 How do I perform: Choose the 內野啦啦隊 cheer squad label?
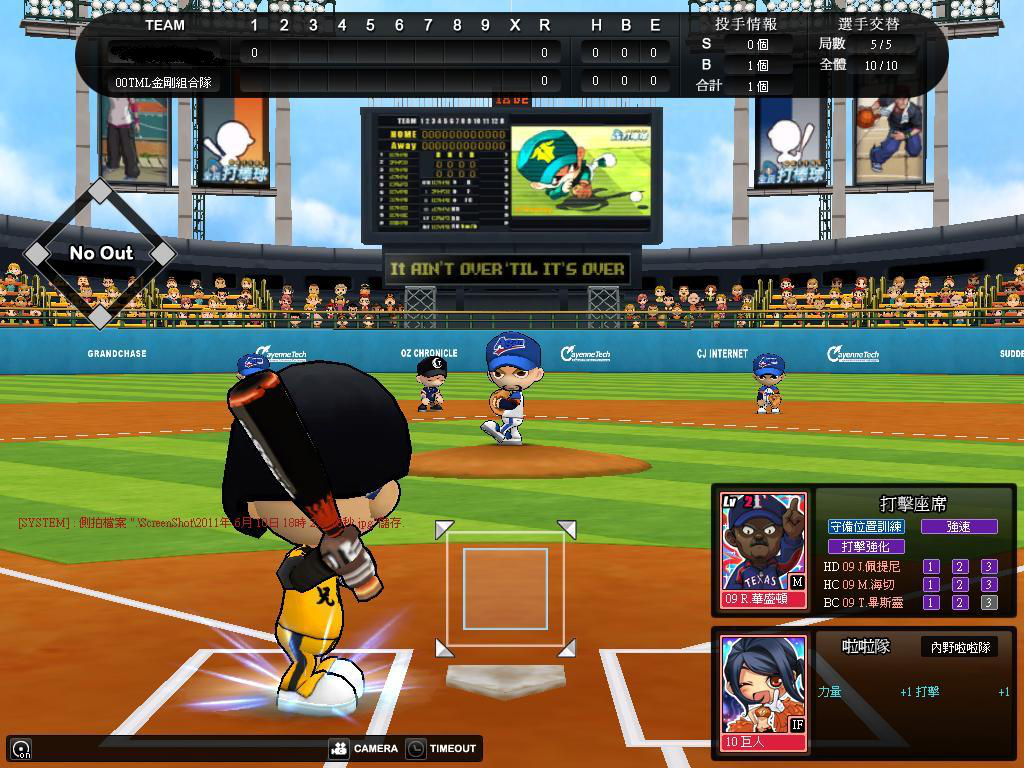click(960, 647)
